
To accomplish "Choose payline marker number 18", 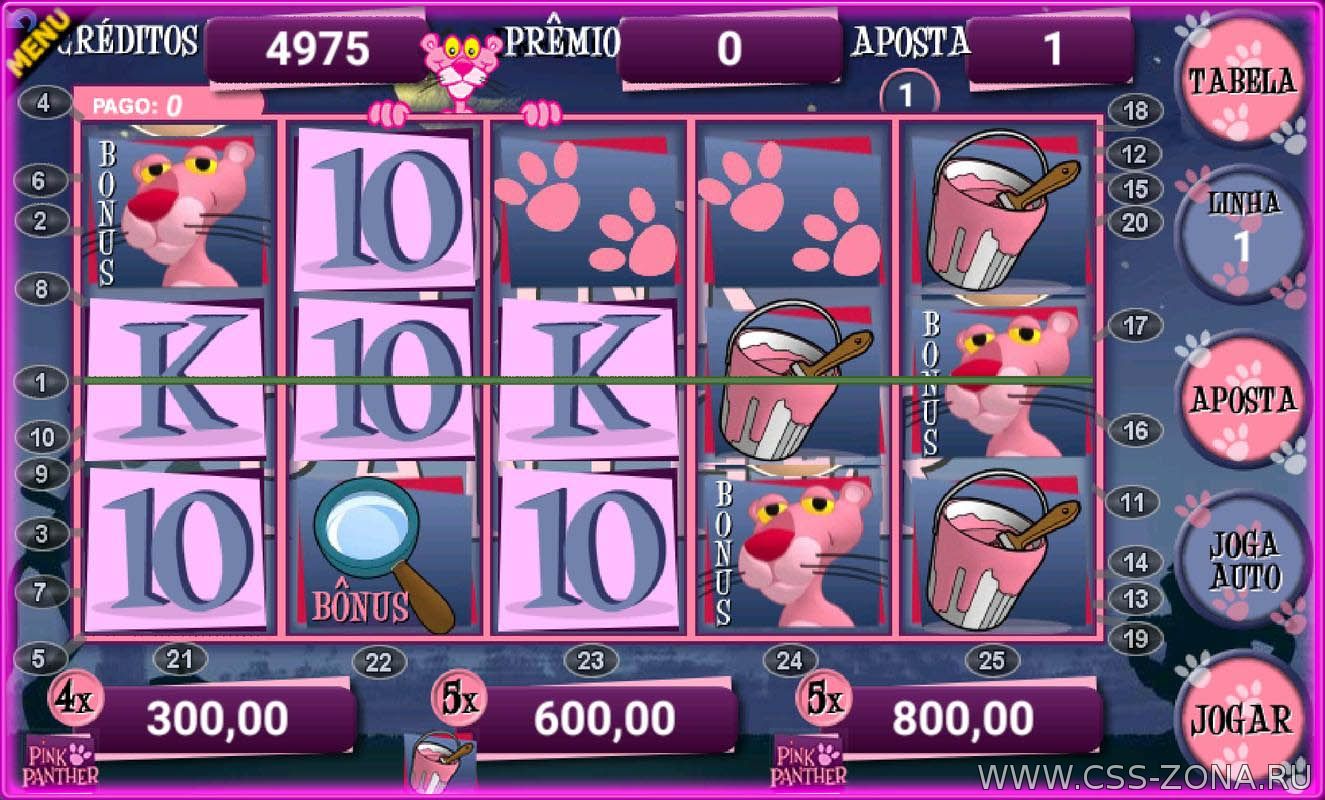I will pos(1135,111).
